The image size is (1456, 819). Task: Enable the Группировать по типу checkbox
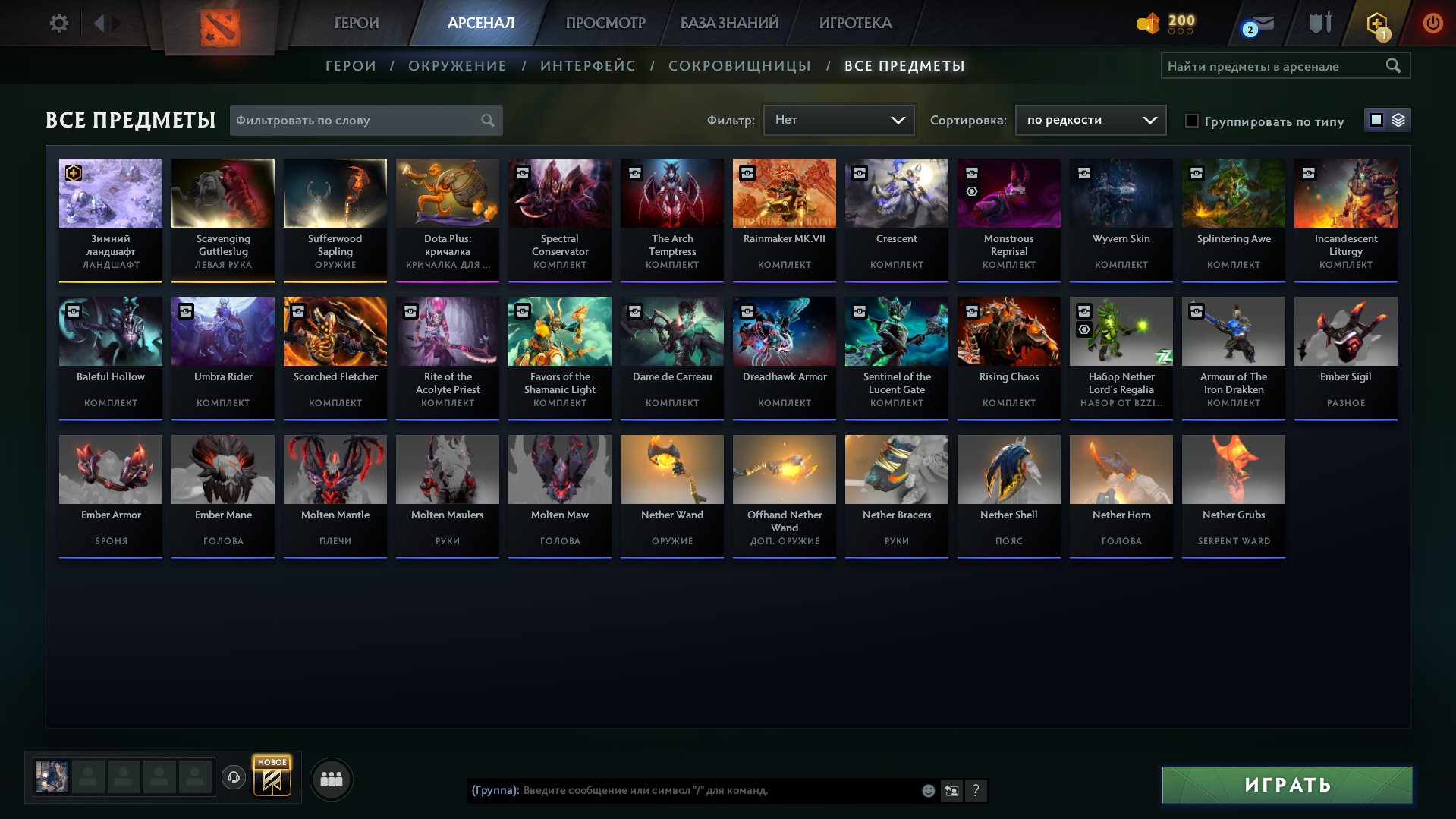tap(1193, 121)
